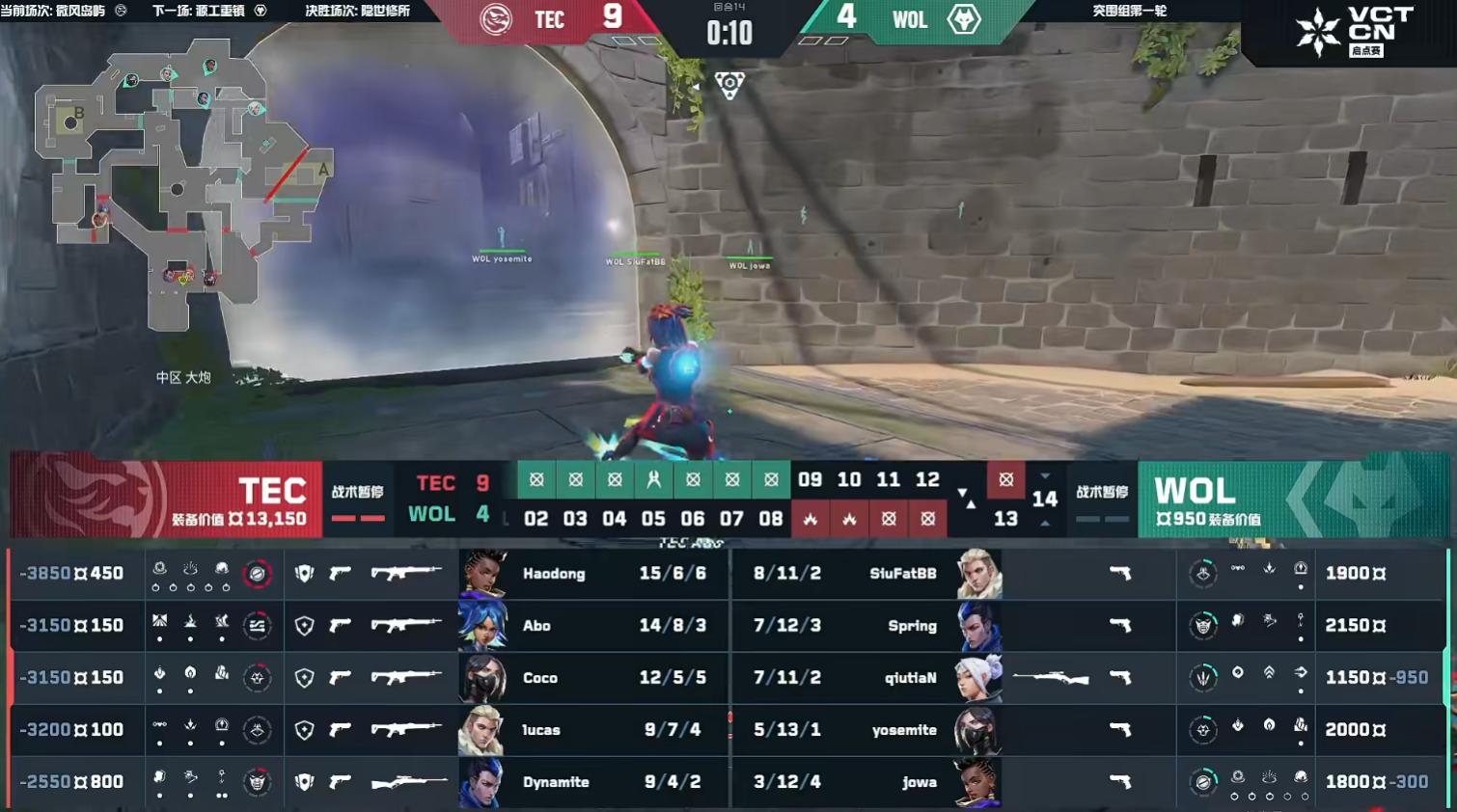Screen dimensions: 1457x812
Task: Click the large TEC team banner
Action: 164,499
